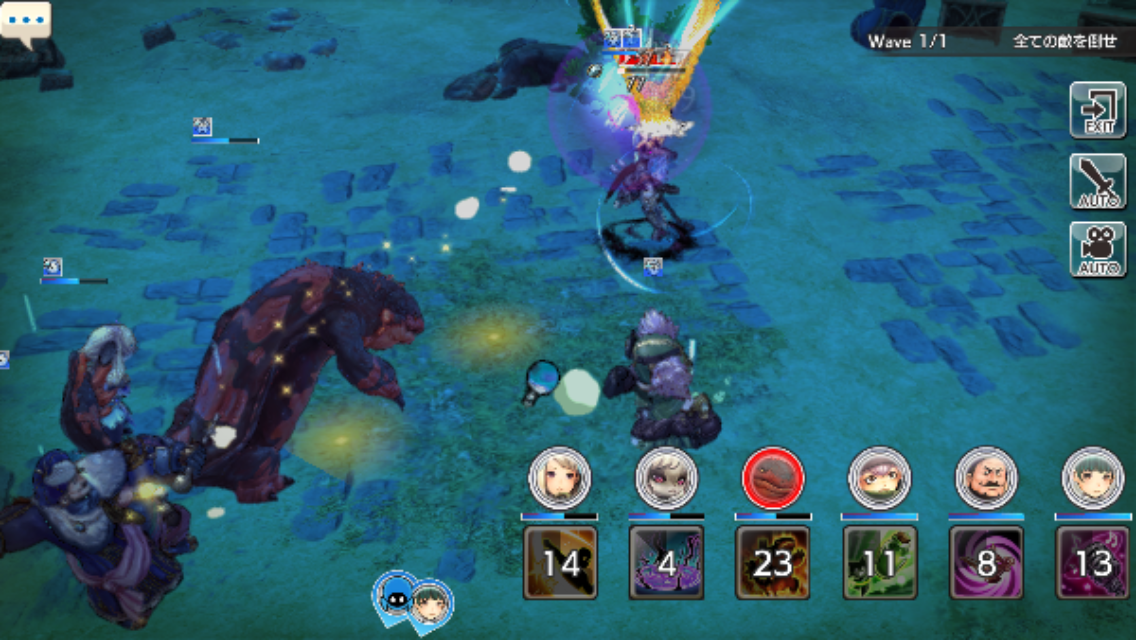Activate the magenta music skill showing 13
Image resolution: width=1136 pixels, height=640 pixels.
pyautogui.click(x=1093, y=562)
